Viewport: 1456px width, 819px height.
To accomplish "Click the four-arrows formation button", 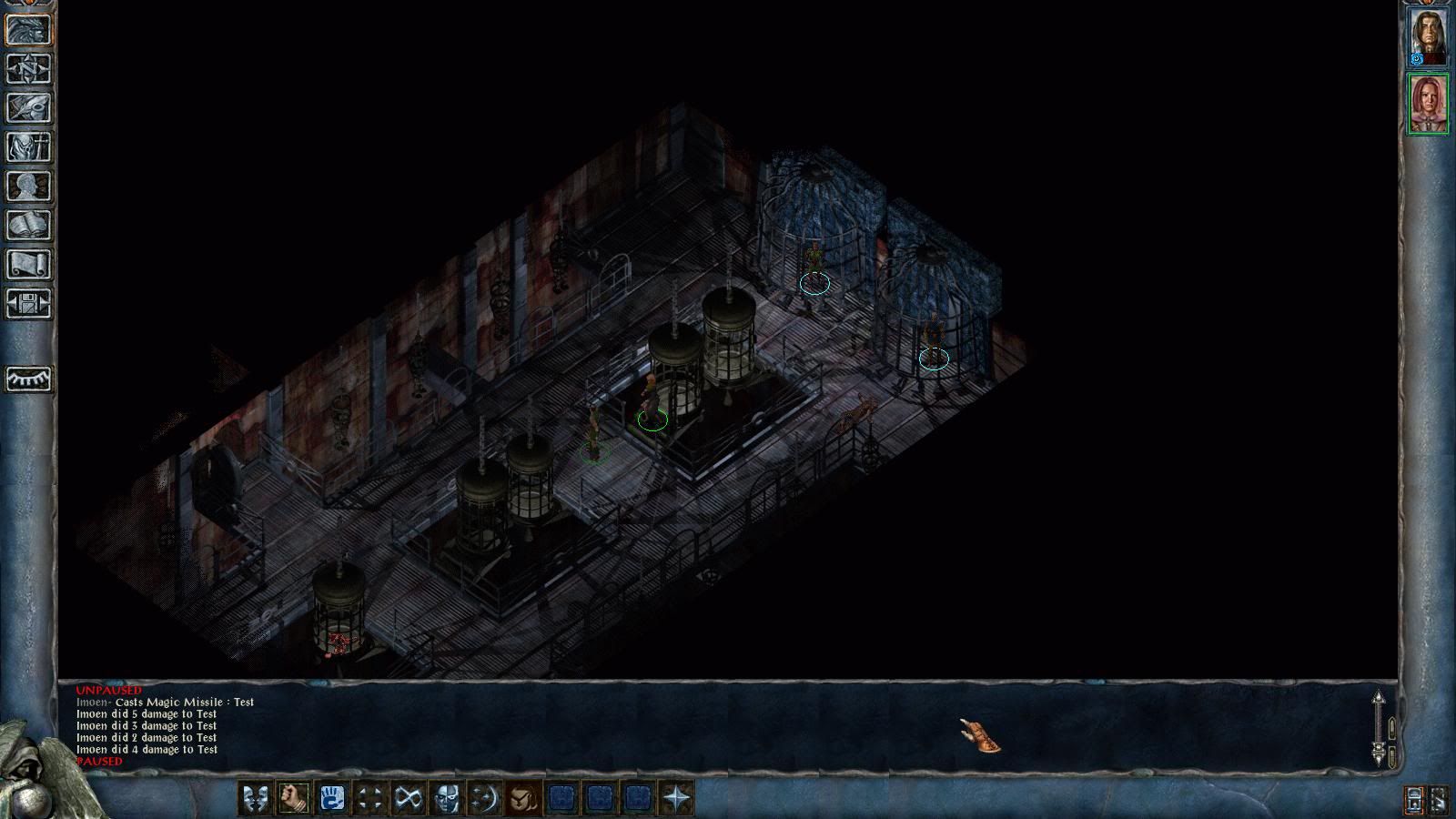I will pos(369,798).
